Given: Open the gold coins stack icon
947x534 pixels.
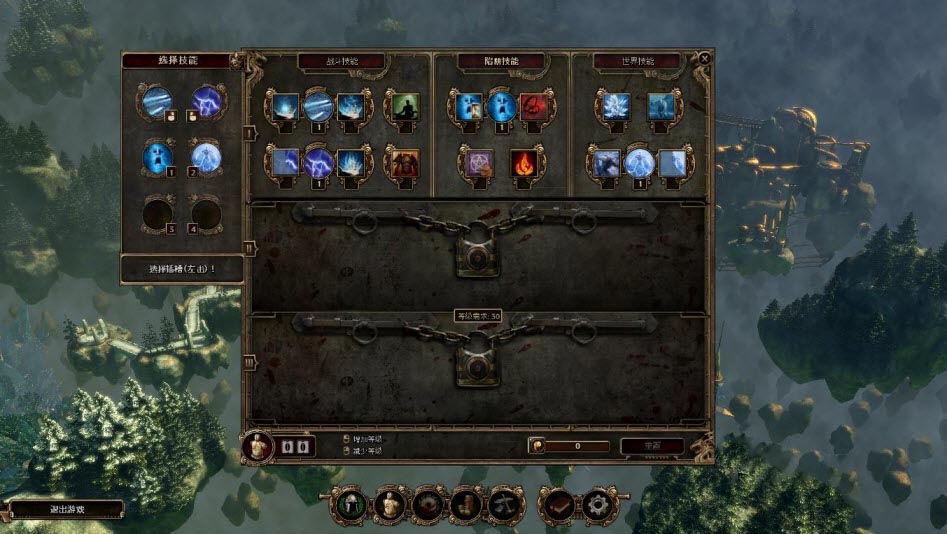Looking at the screenshot, I should (x=465, y=506).
